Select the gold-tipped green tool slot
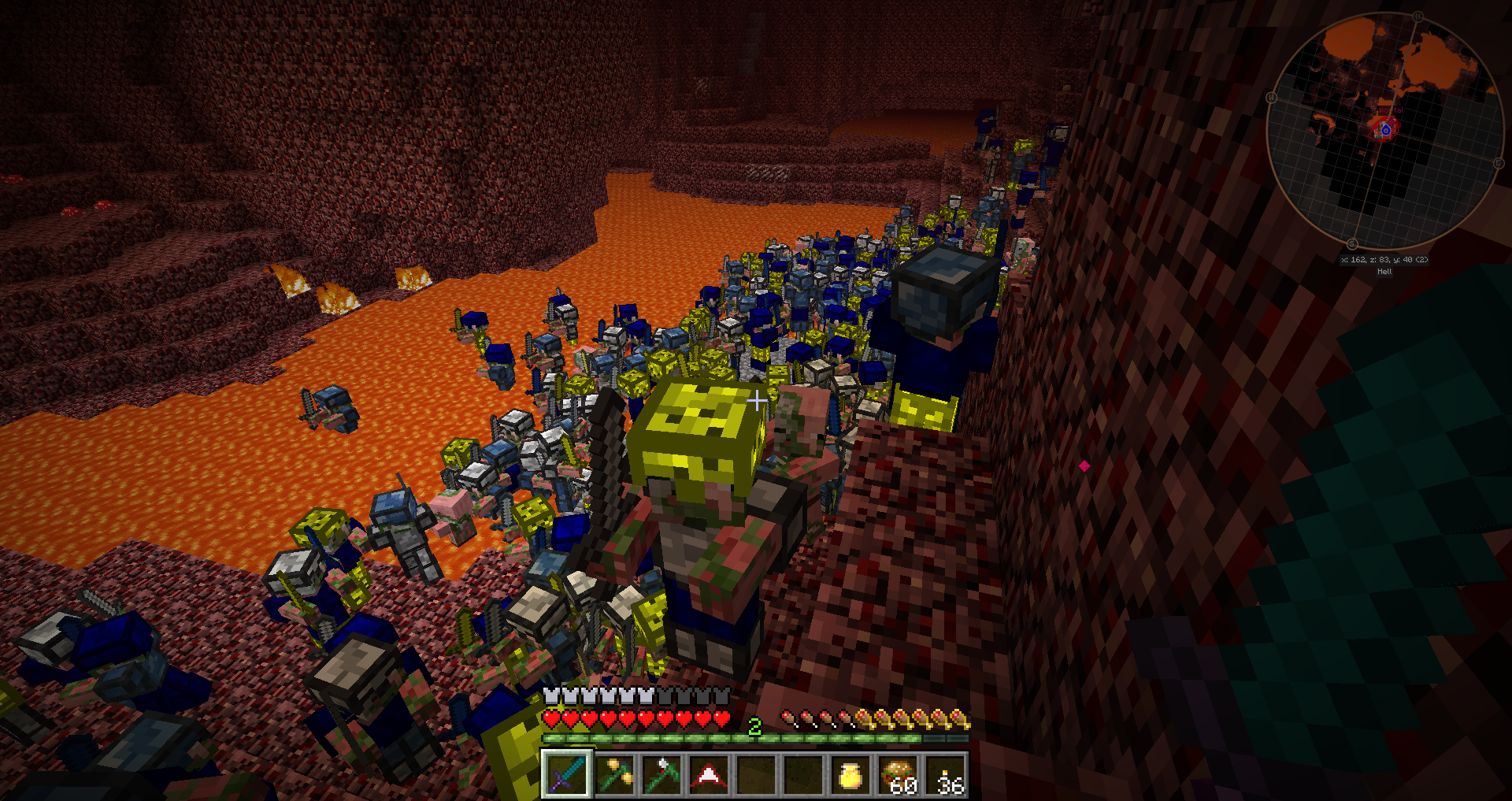 [614, 774]
